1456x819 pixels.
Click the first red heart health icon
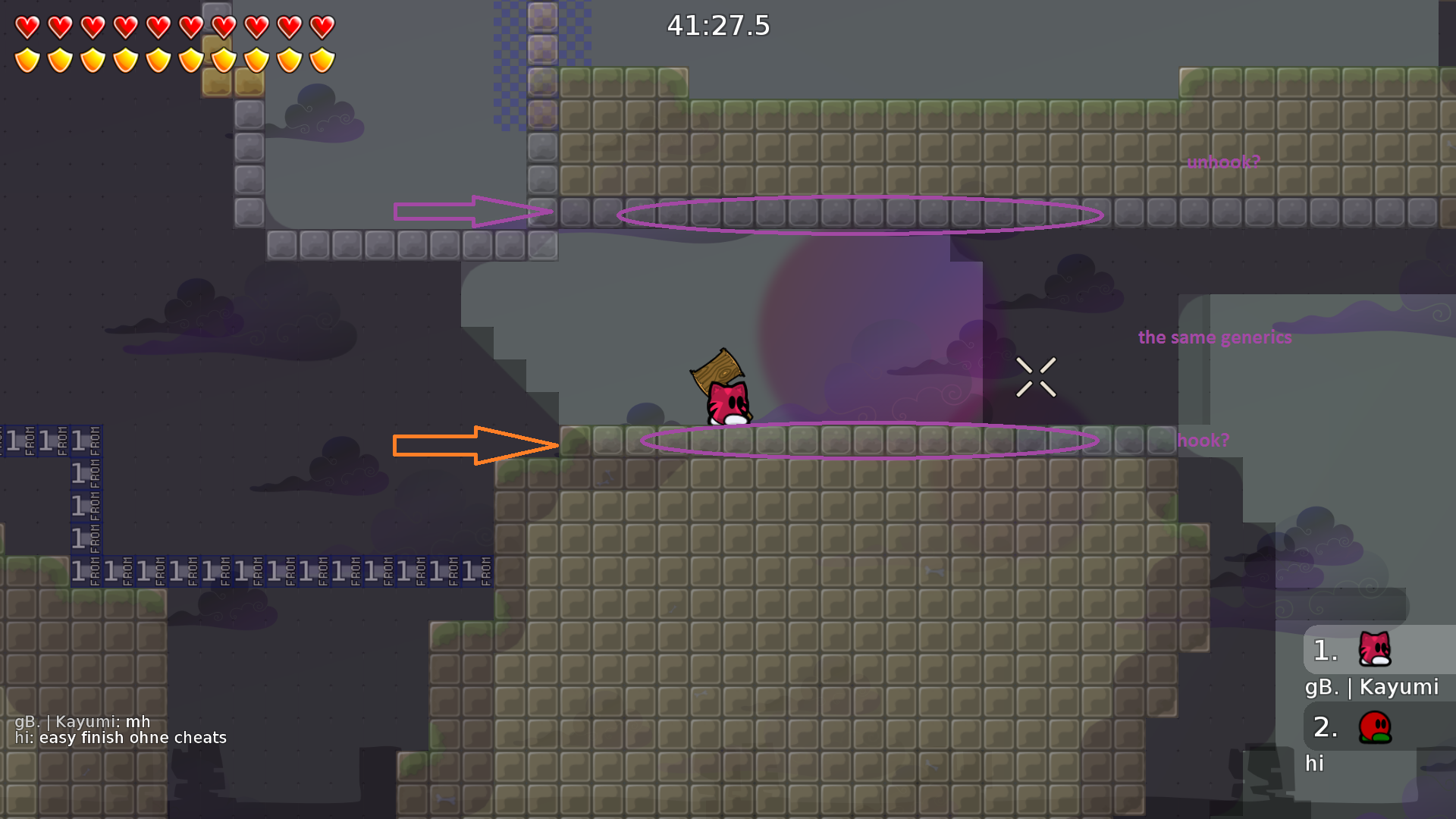28,27
